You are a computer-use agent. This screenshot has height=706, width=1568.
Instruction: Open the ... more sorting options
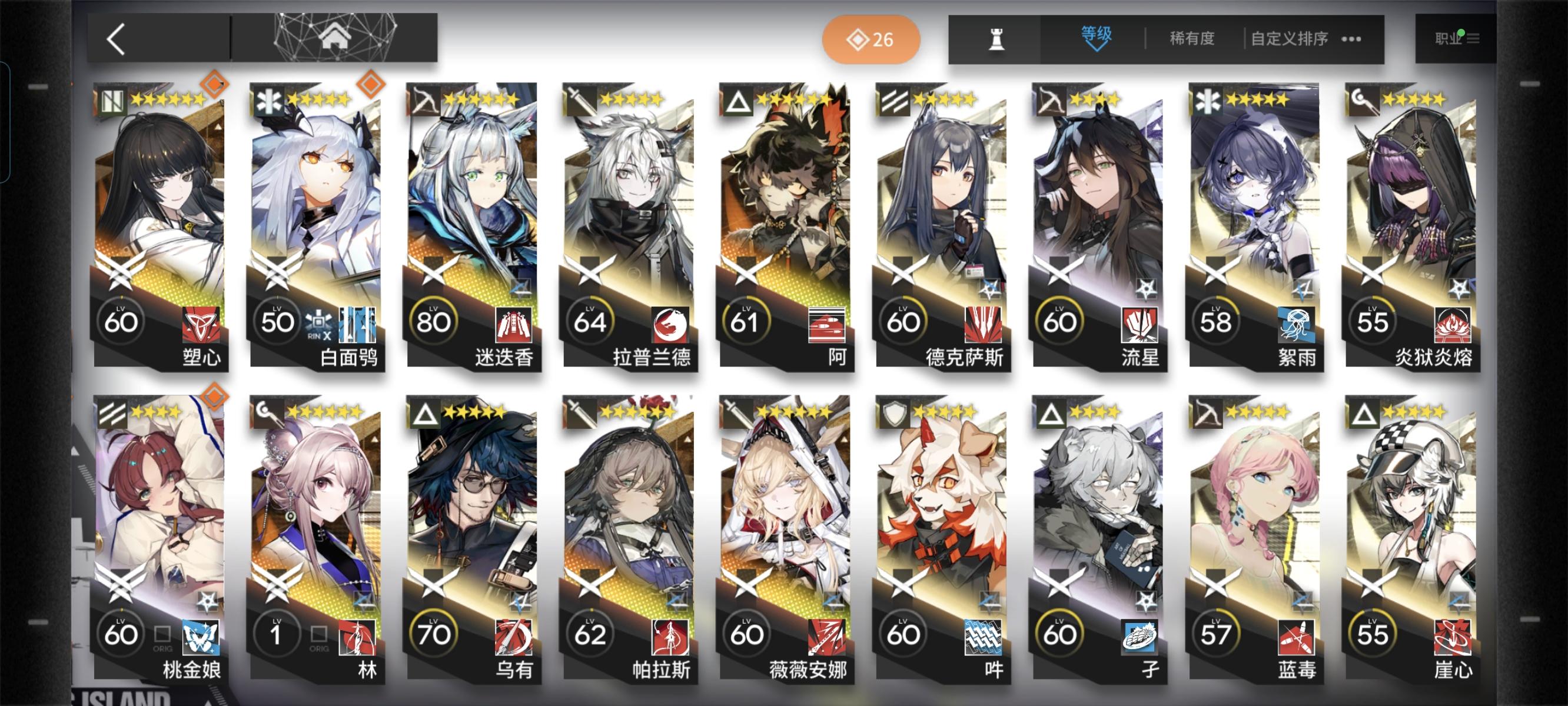click(x=1351, y=38)
